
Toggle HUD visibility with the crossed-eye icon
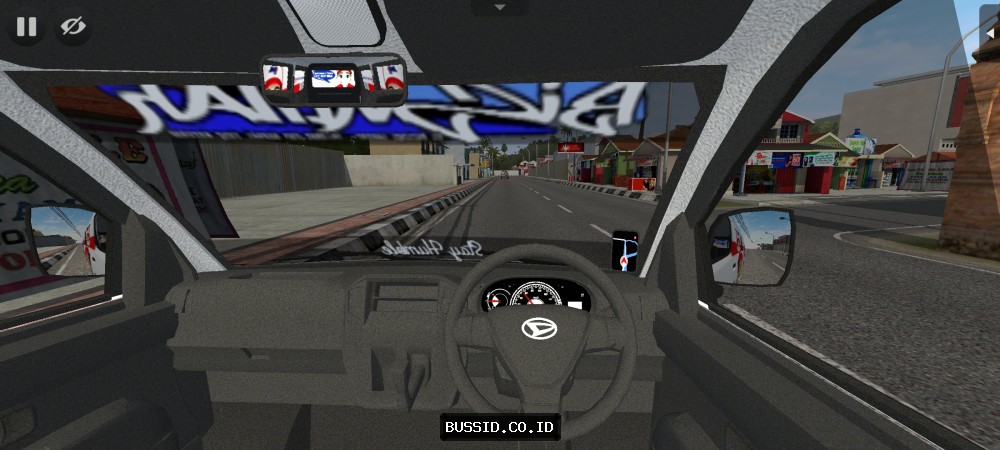coord(72,27)
